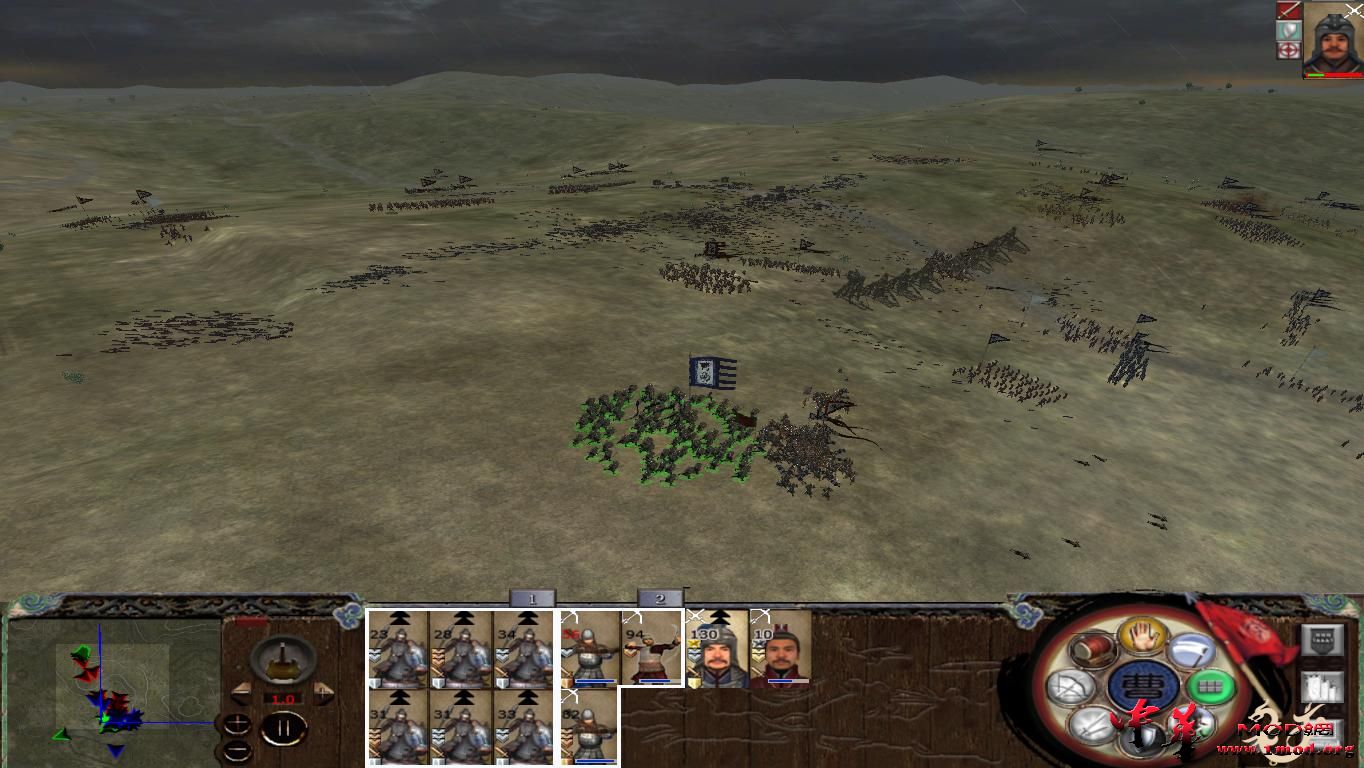Toggle guard mode shield beside general portrait
The width and height of the screenshot is (1364, 768).
[x=1288, y=30]
